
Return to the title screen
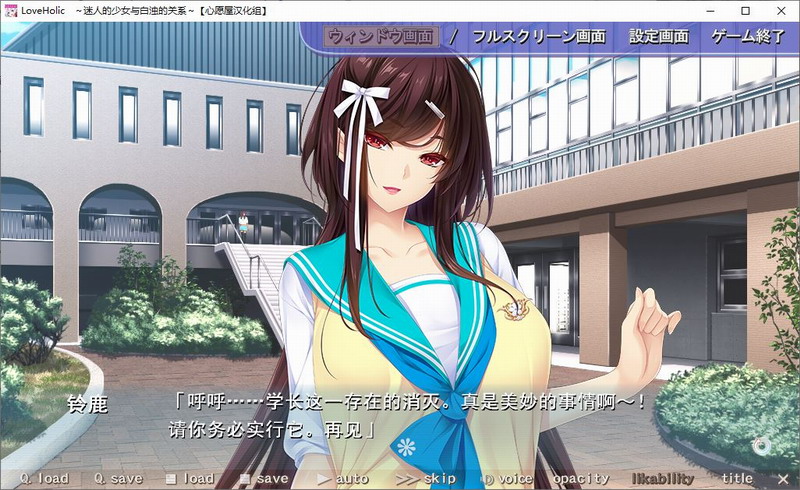click(737, 479)
